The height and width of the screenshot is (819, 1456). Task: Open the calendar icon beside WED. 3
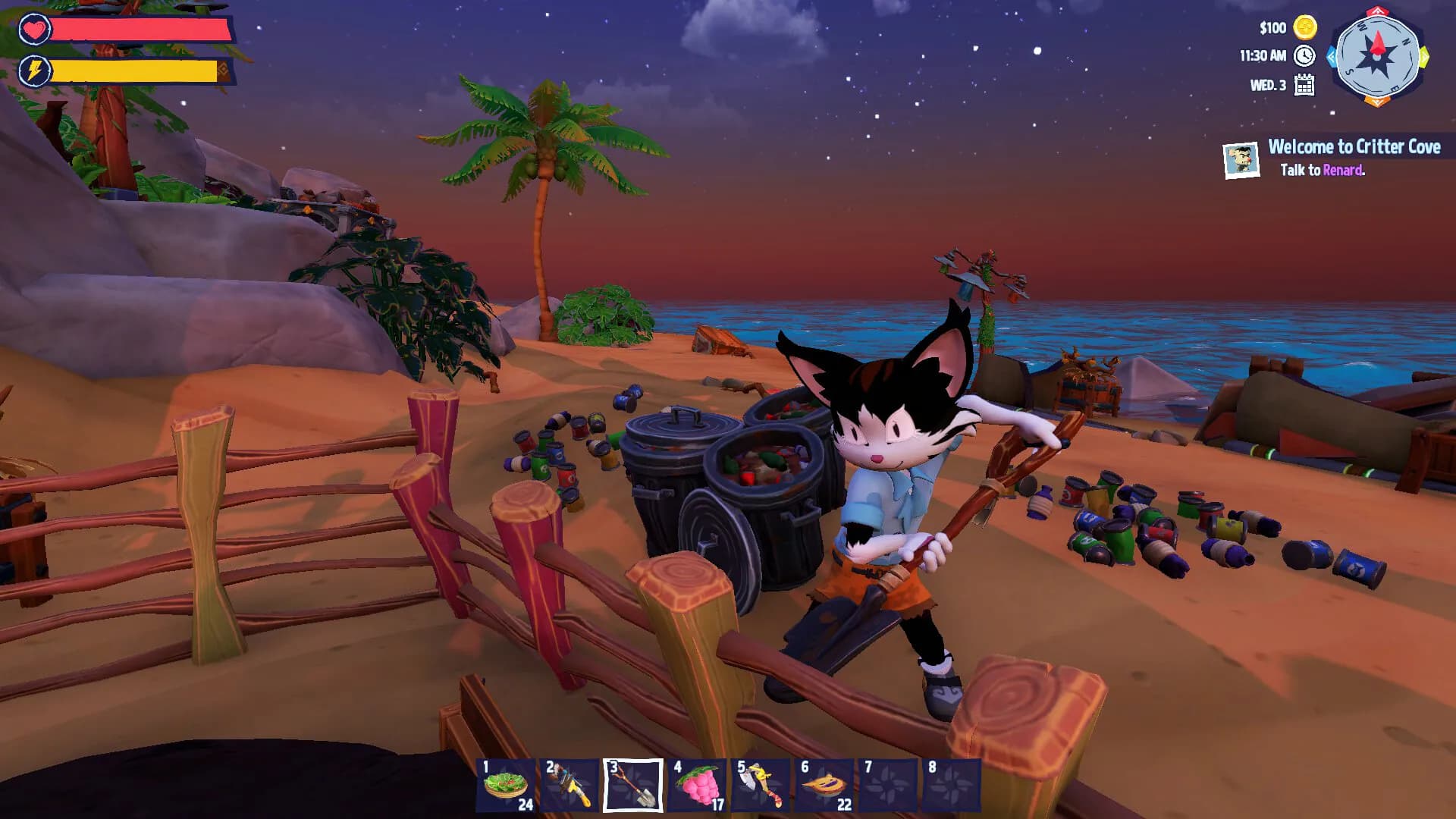point(1304,85)
